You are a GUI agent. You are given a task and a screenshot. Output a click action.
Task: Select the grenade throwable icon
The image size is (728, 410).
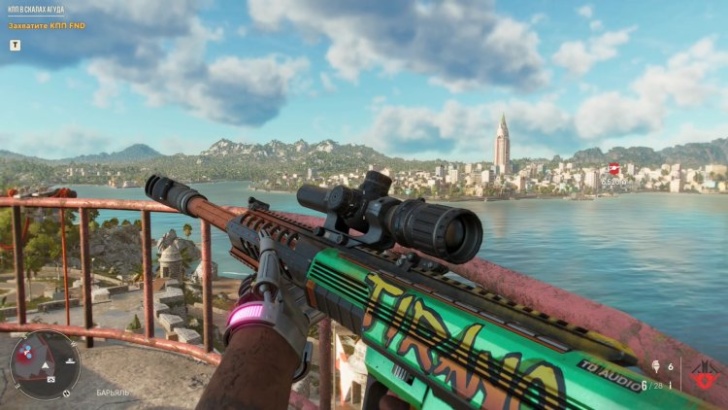(x=656, y=367)
